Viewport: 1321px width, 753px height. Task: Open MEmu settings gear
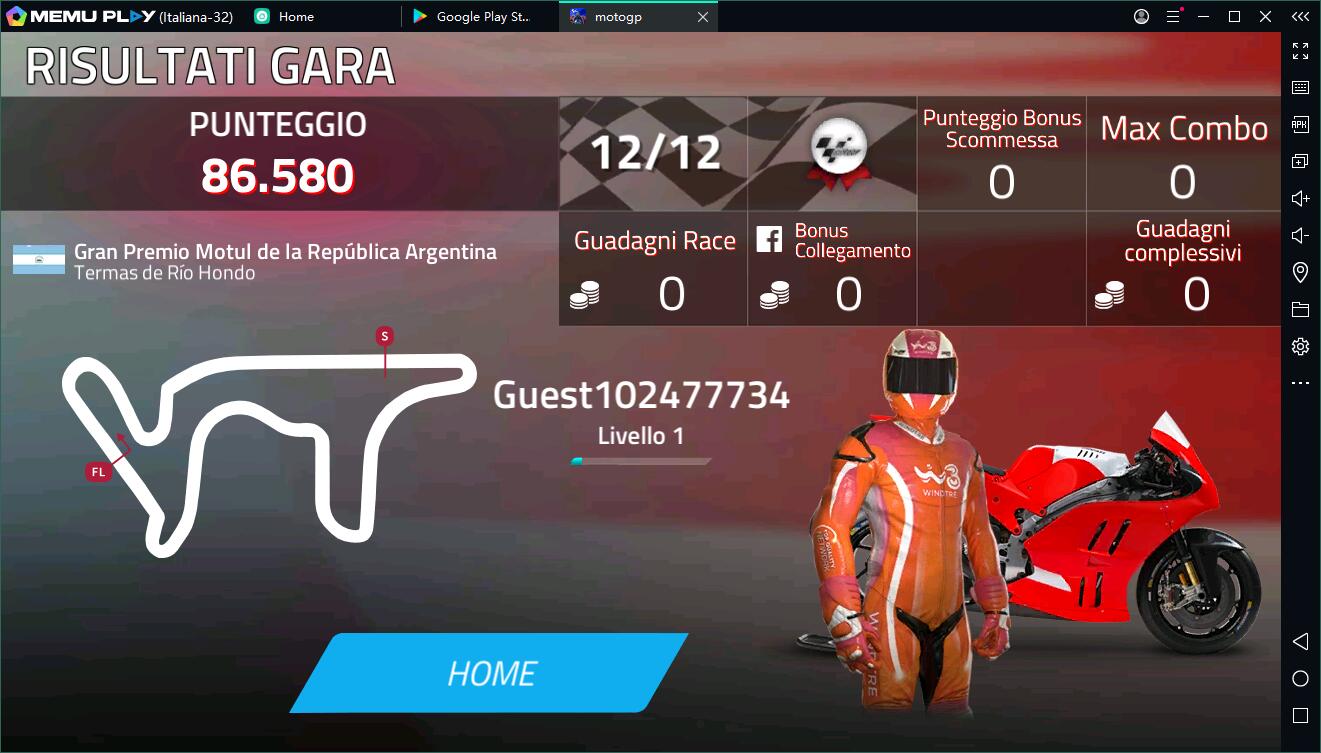click(x=1300, y=345)
